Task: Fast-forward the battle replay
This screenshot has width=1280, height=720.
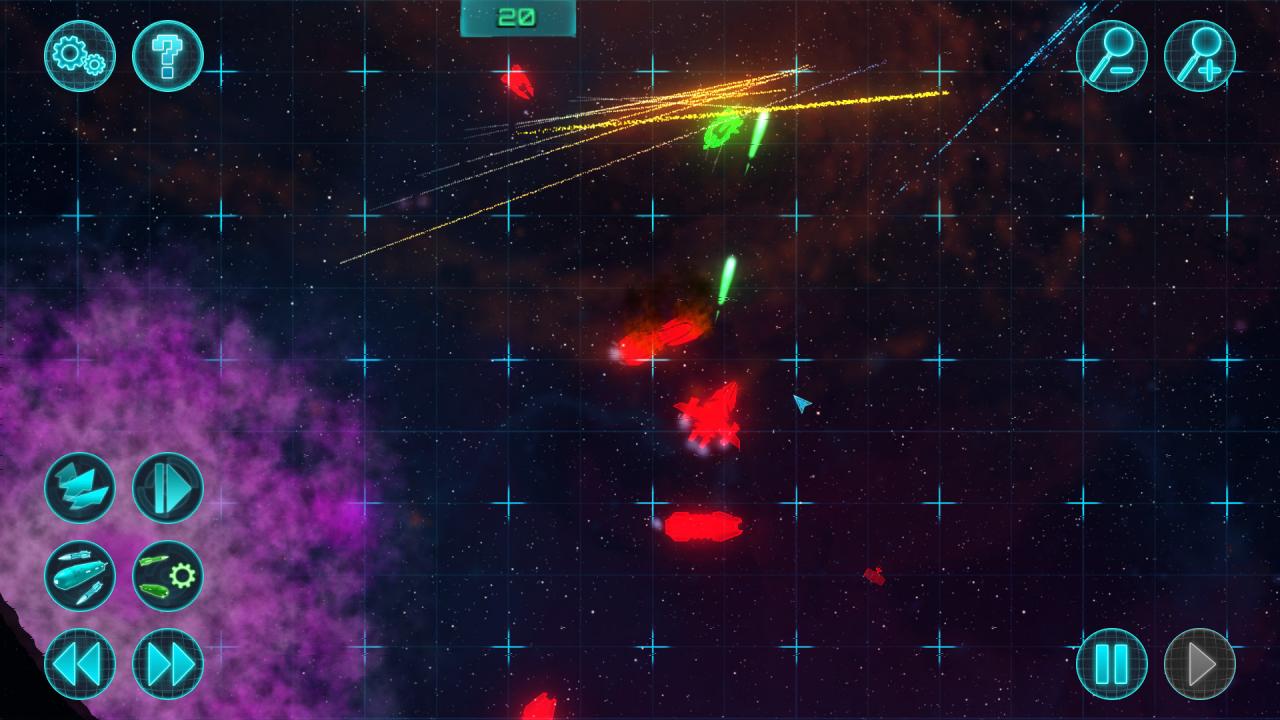Action: pyautogui.click(x=167, y=662)
